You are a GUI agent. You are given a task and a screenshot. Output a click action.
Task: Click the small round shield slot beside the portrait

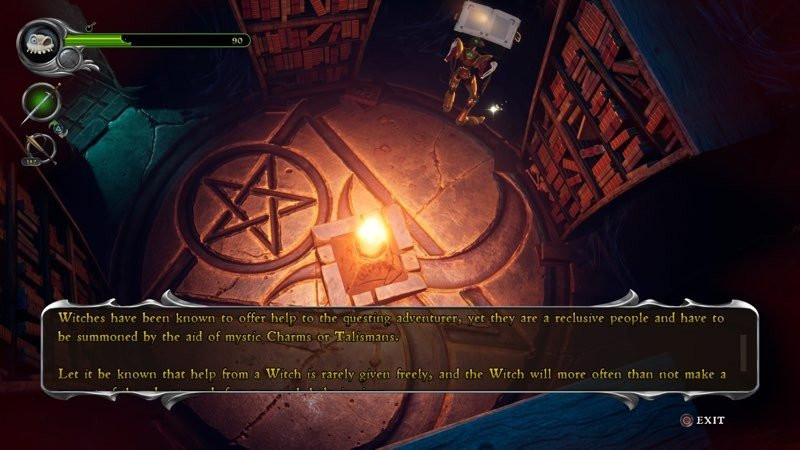69,59
